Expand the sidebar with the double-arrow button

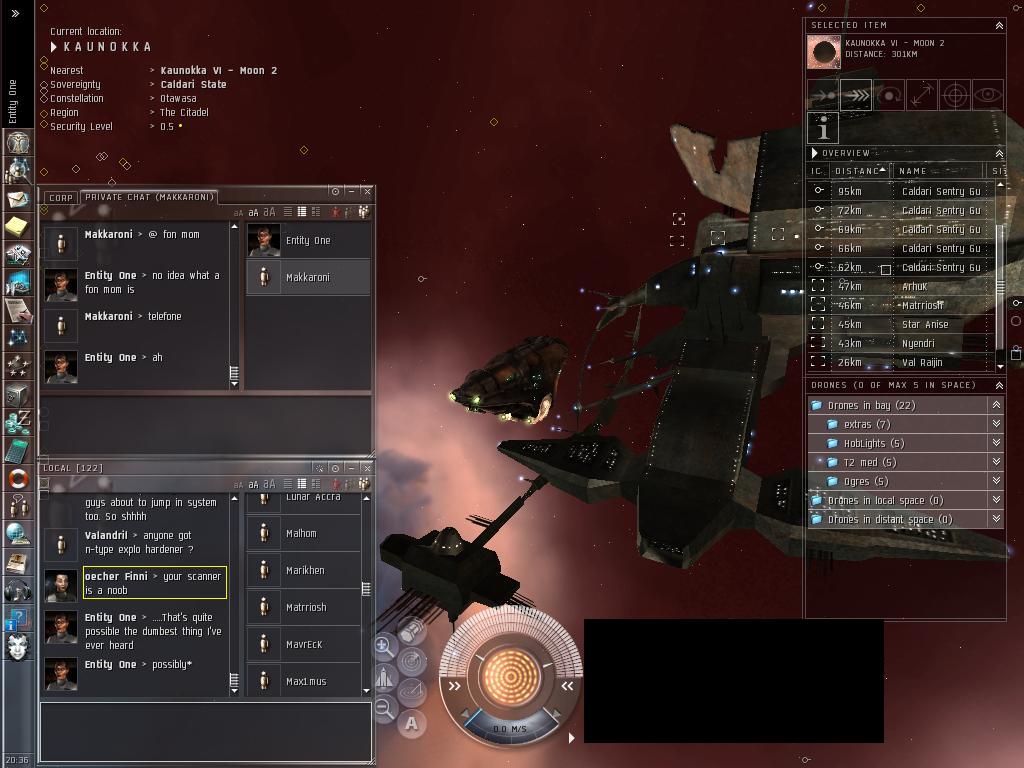coord(15,13)
